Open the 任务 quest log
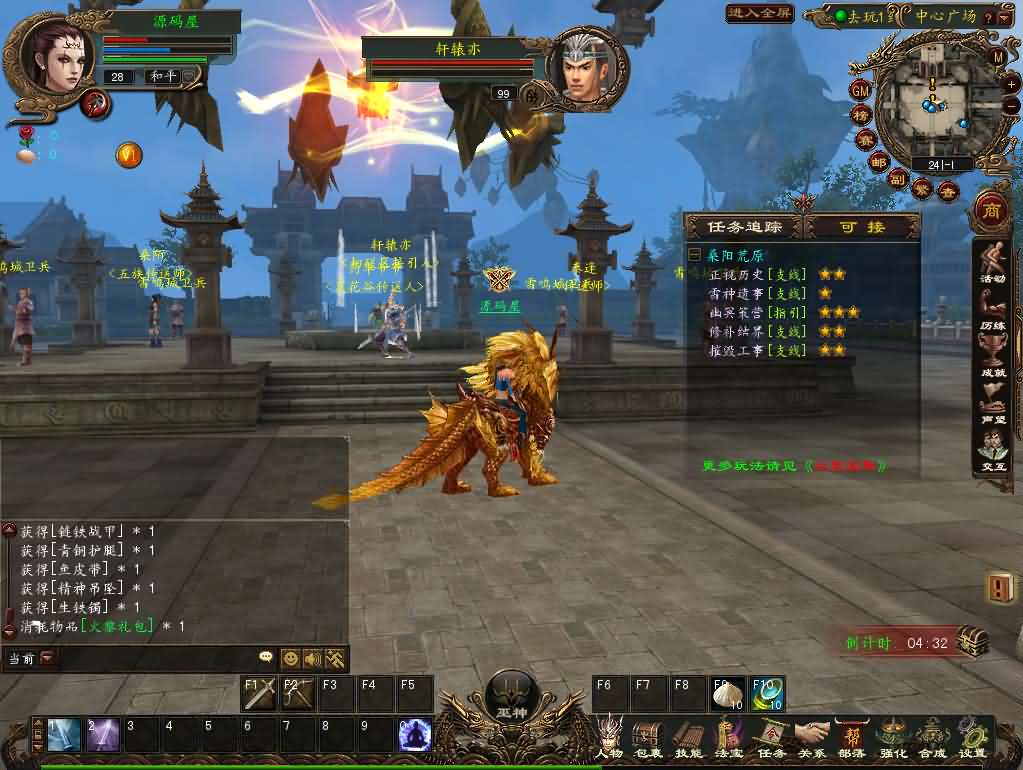Screen dimensions: 1023x770 click(x=772, y=736)
